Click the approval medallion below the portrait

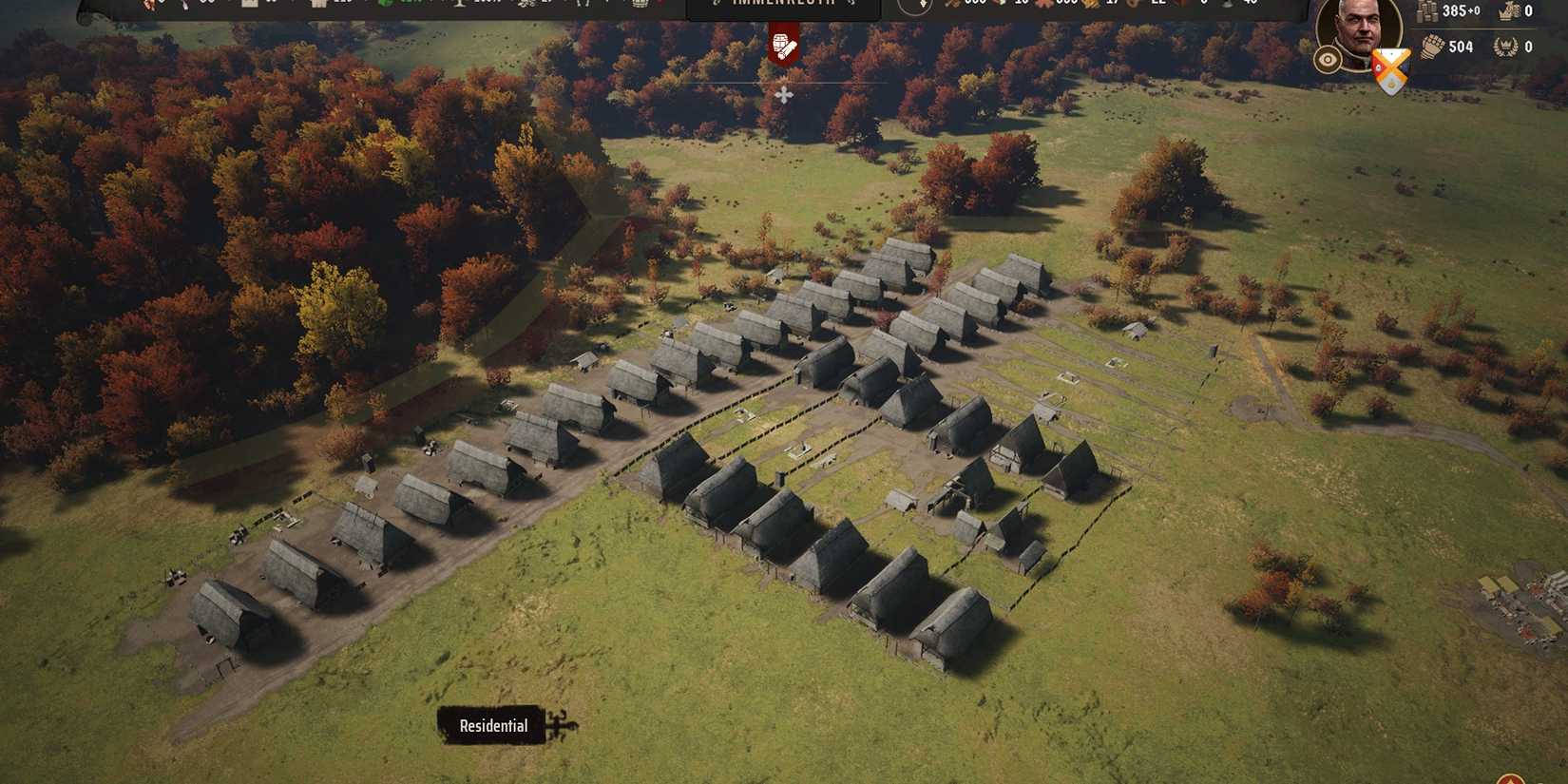point(1327,61)
